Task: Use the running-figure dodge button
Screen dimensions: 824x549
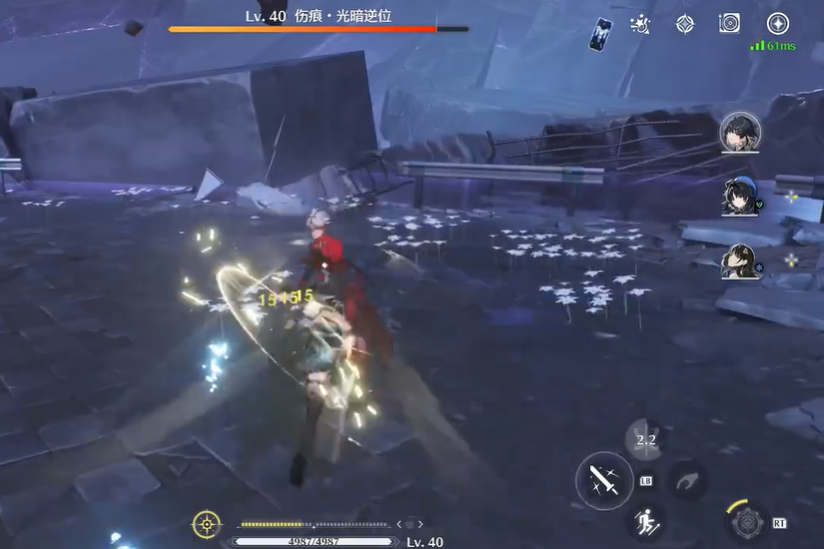Action: 646,520
